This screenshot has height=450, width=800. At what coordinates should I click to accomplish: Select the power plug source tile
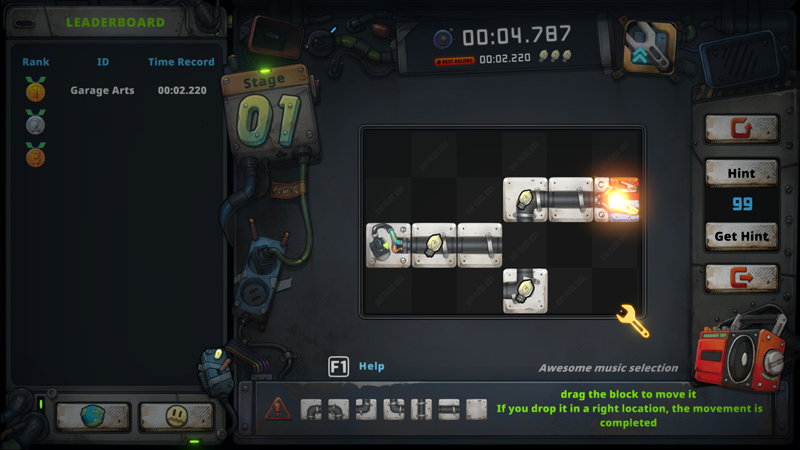[388, 245]
